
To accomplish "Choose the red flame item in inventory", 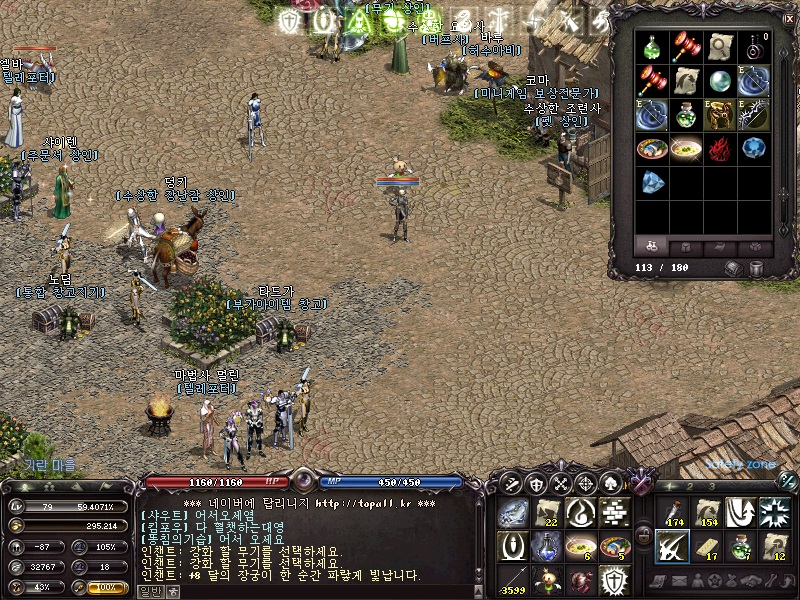I will click(720, 149).
